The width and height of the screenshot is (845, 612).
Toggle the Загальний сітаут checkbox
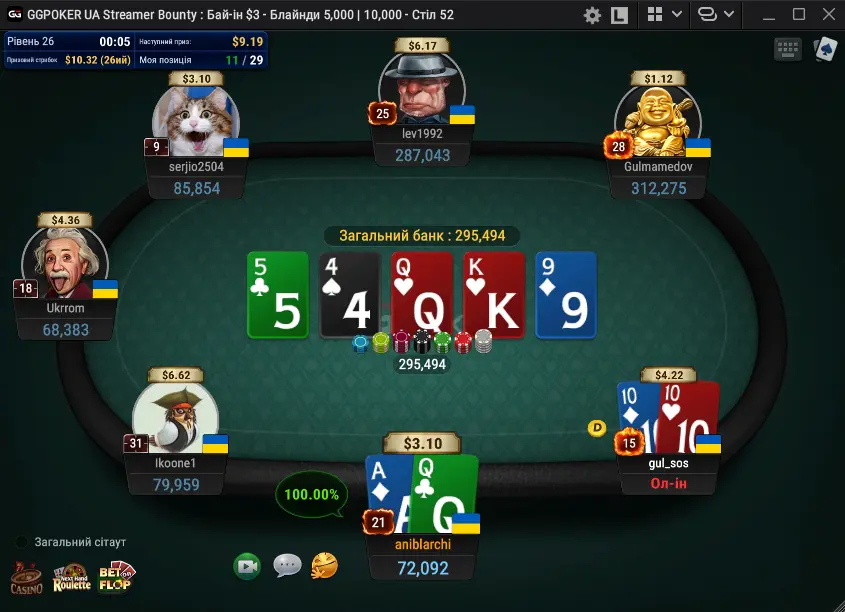pos(22,542)
